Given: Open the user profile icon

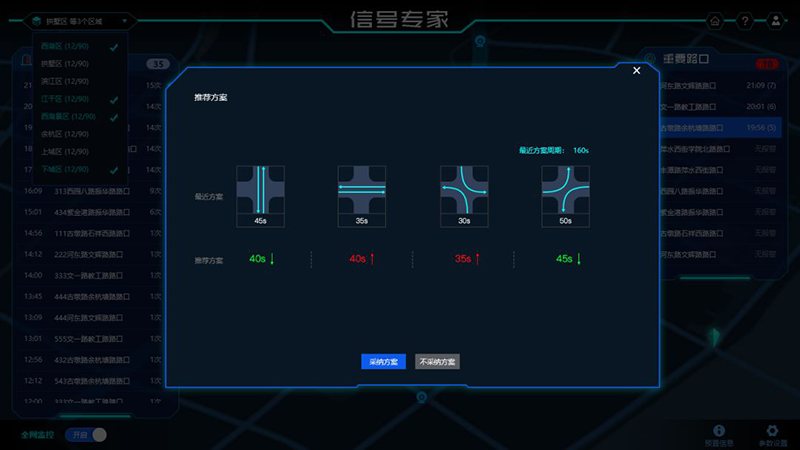Looking at the screenshot, I should tap(776, 21).
